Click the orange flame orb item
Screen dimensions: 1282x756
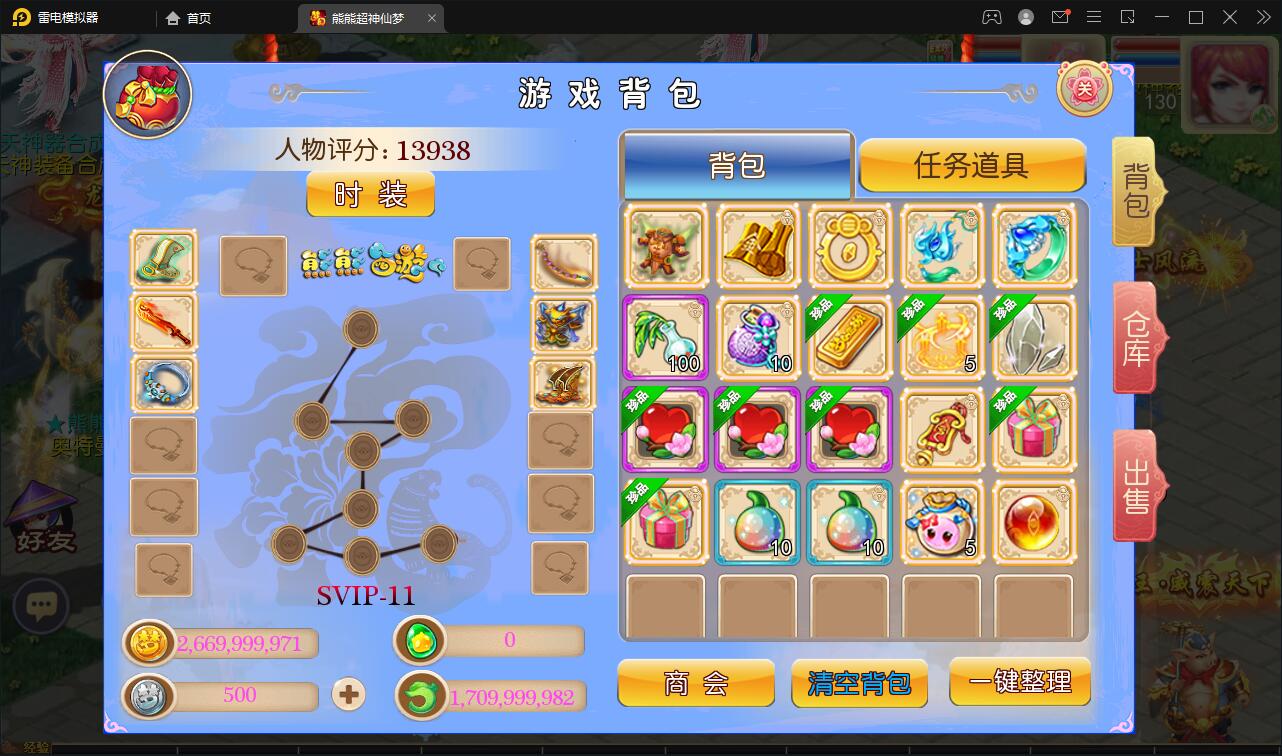click(x=1034, y=520)
